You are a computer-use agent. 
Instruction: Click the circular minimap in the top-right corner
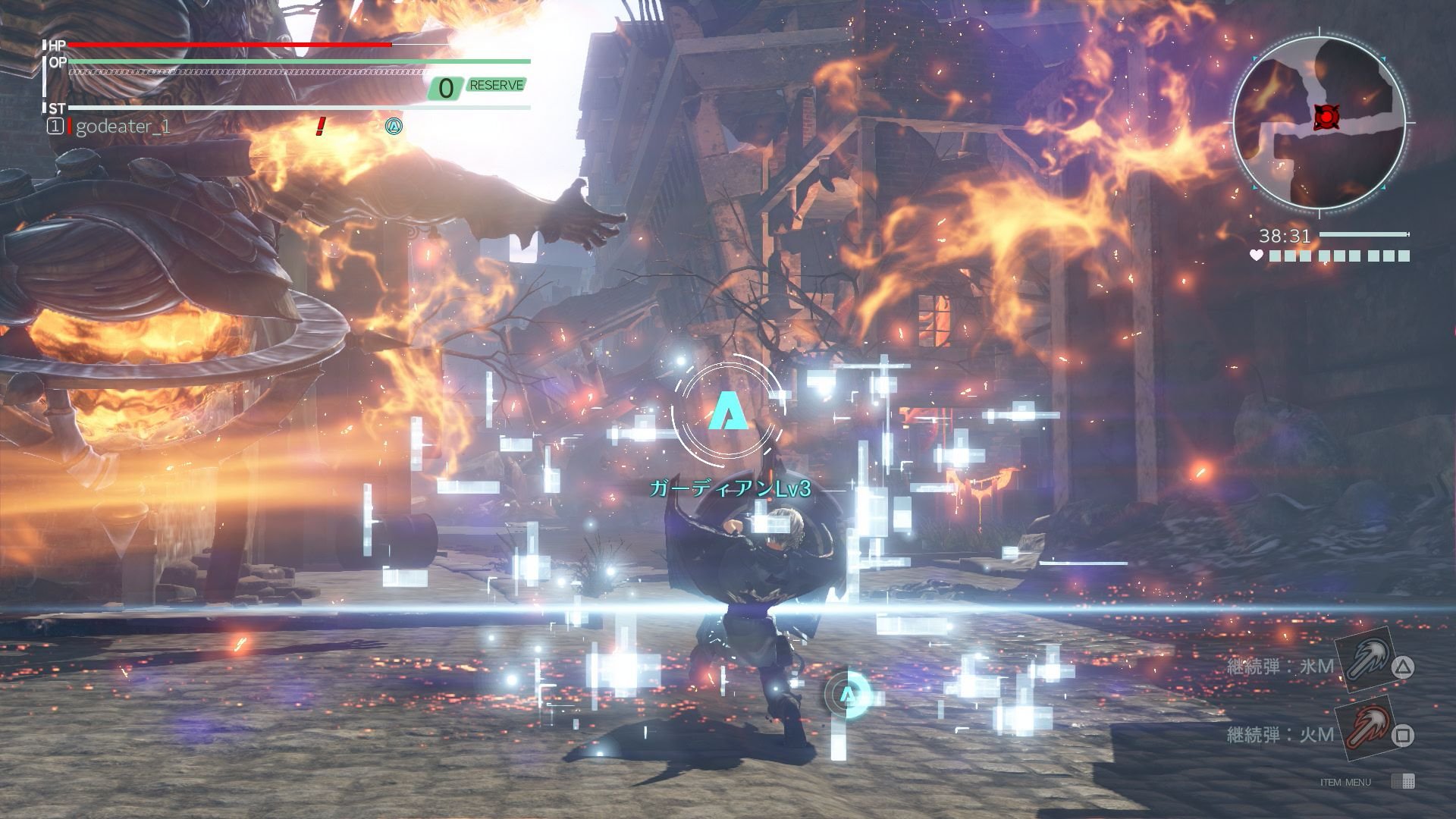[x=1319, y=120]
